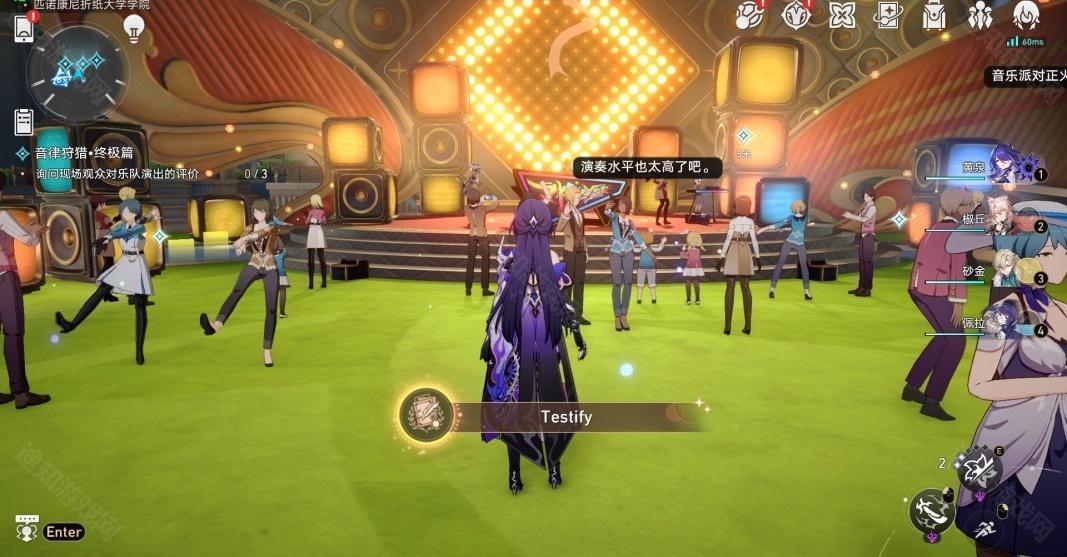
Task: Open the phone menu icon
Action: click(23, 28)
